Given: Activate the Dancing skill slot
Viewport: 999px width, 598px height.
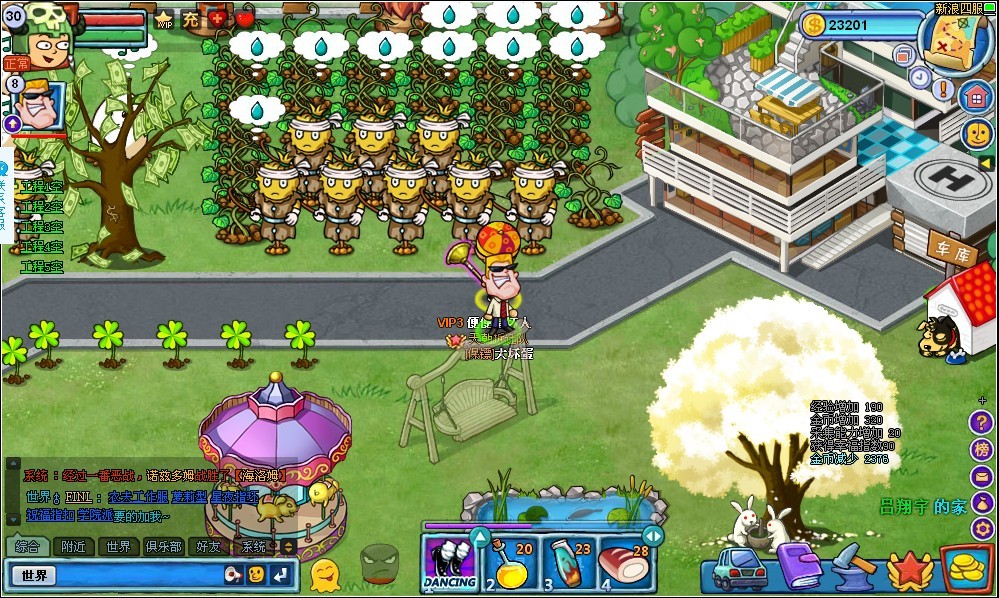Looking at the screenshot, I should pos(449,565).
